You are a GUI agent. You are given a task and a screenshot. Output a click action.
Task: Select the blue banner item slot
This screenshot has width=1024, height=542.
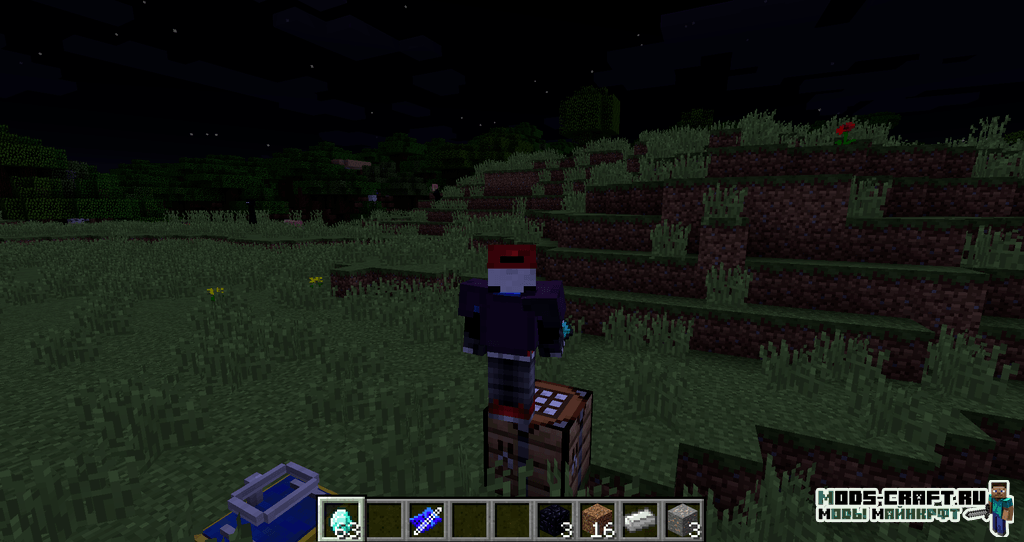pyautogui.click(x=424, y=519)
